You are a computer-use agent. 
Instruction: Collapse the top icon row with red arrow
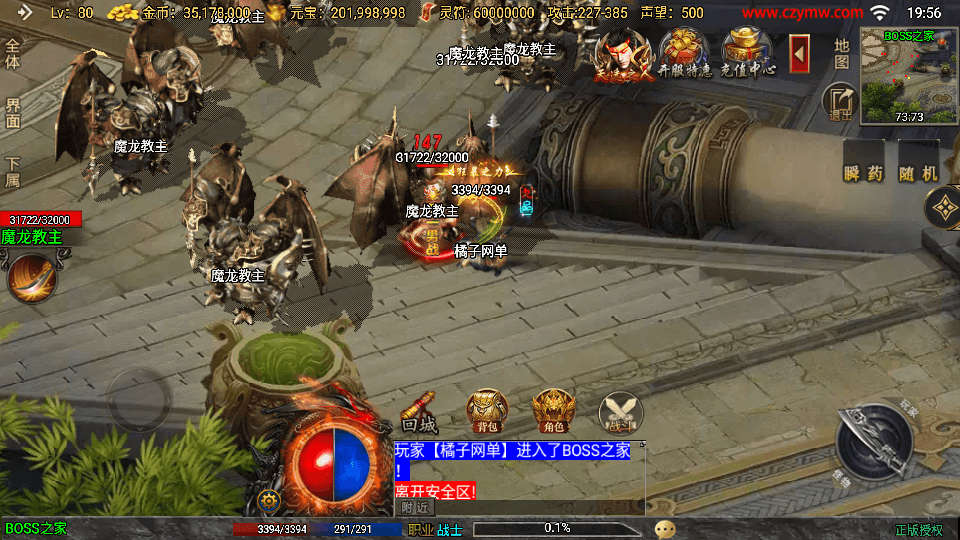[799, 53]
